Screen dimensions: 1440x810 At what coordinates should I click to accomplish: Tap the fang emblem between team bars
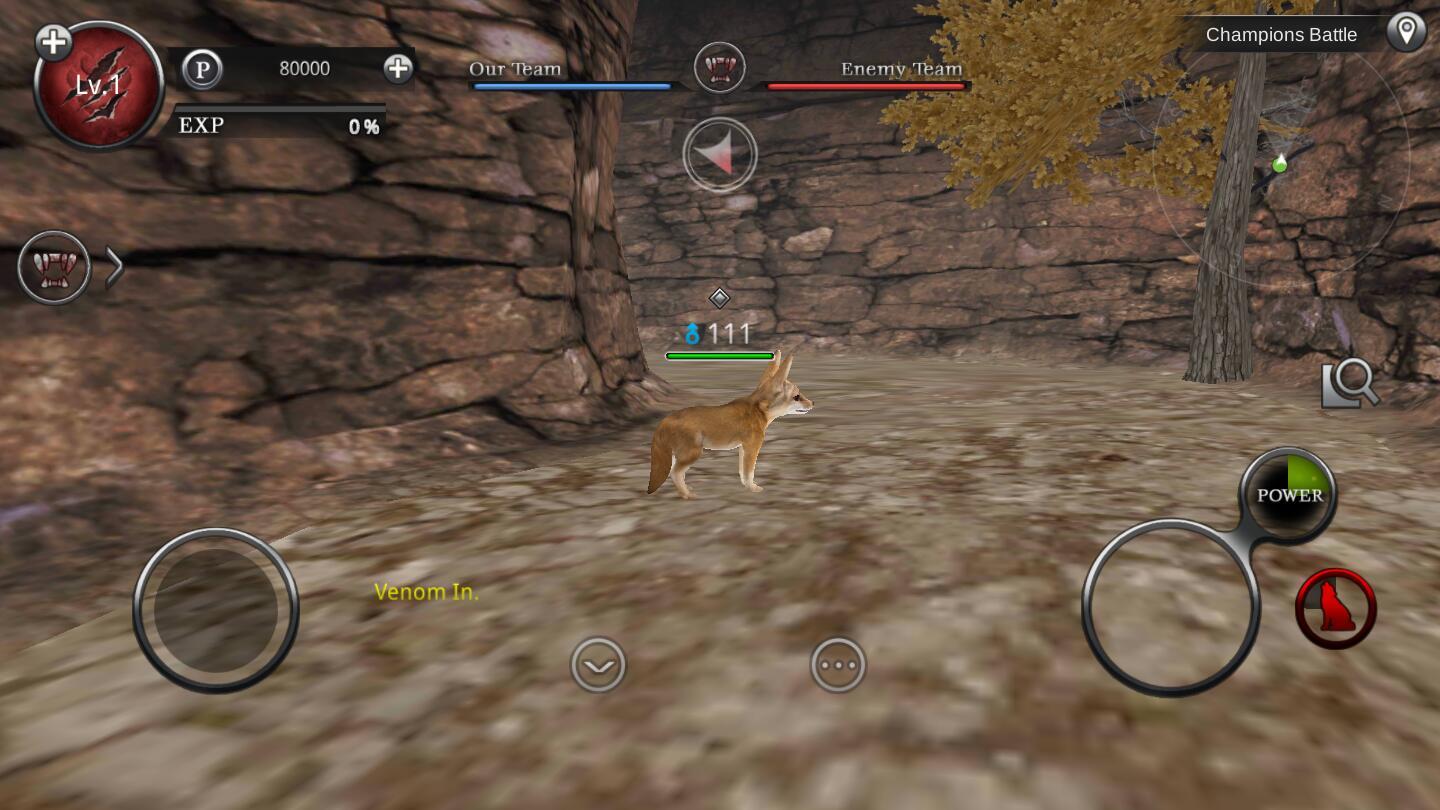coord(719,68)
